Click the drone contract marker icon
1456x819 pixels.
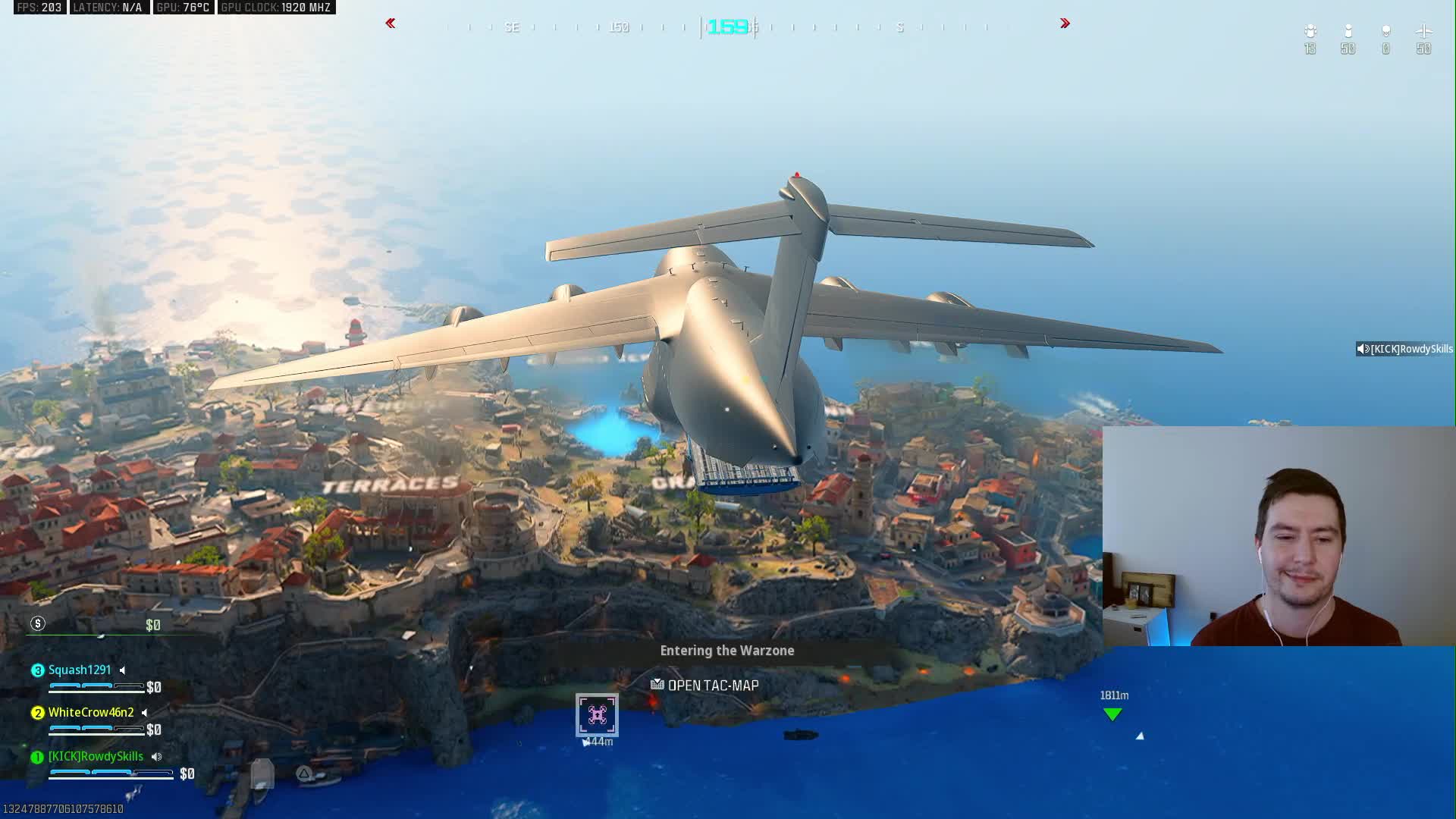(597, 715)
